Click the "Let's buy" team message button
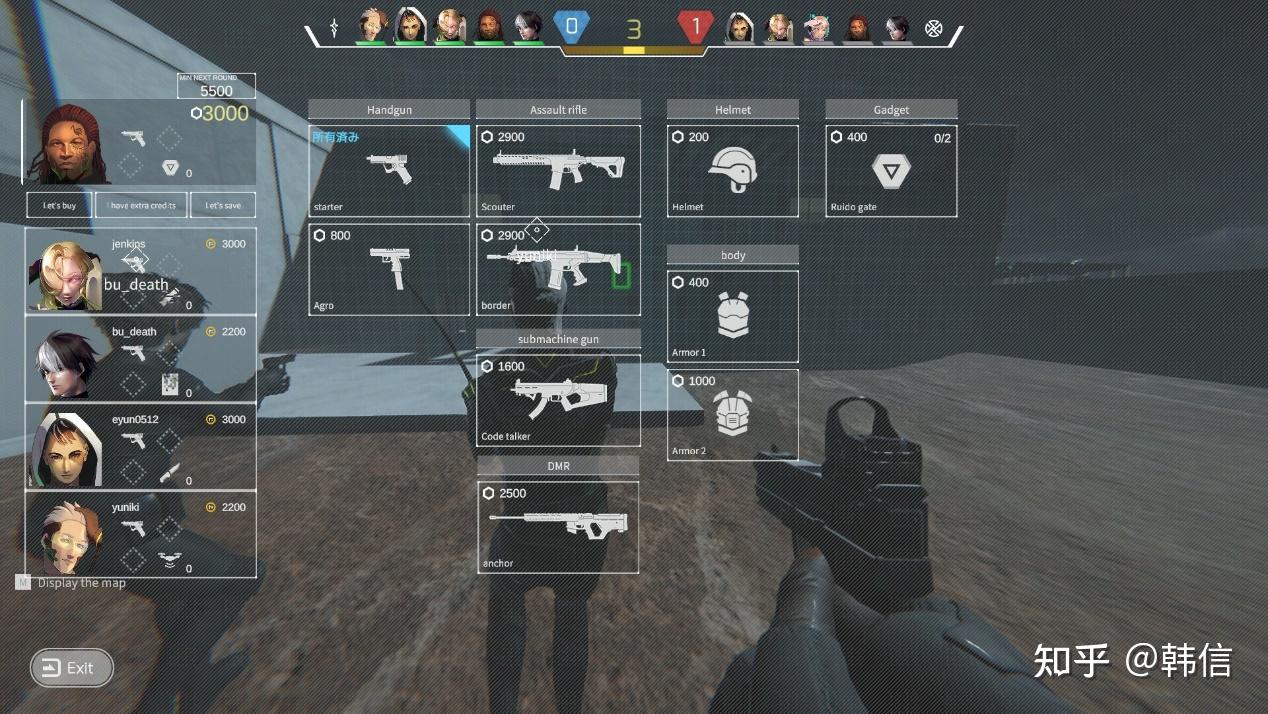 click(x=59, y=205)
